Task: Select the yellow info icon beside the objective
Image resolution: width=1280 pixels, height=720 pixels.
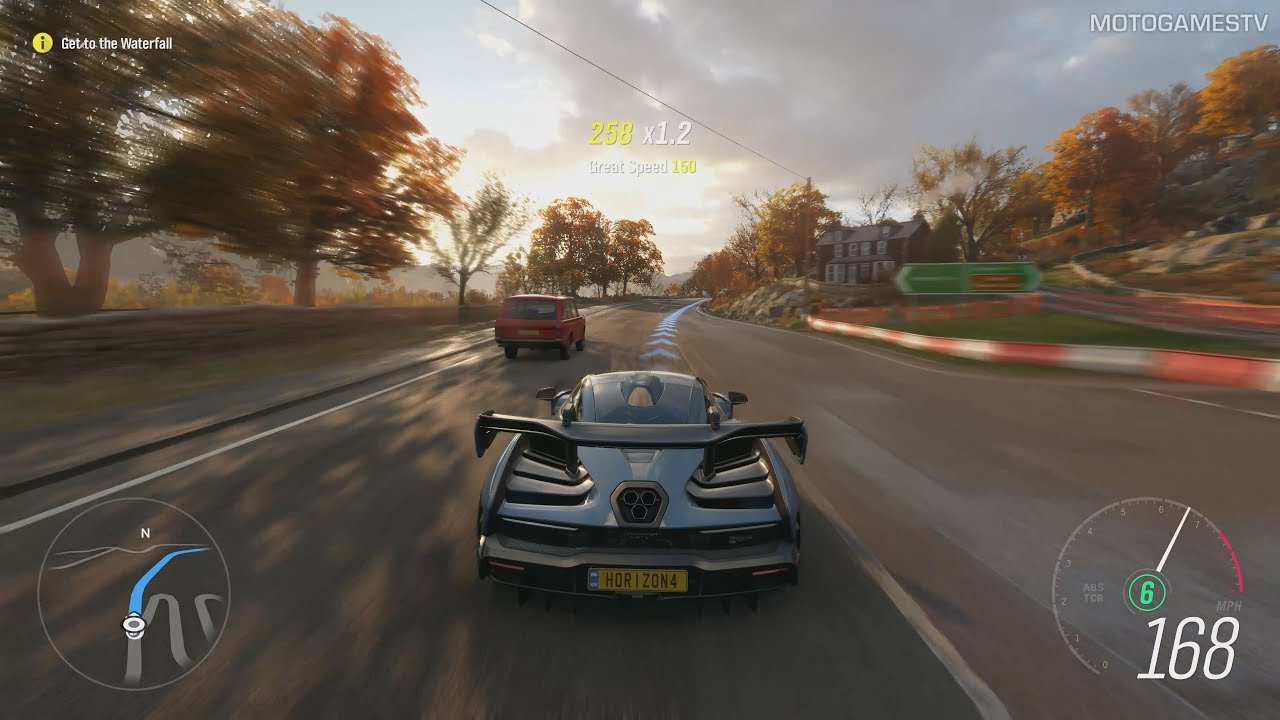Action: click(x=42, y=42)
